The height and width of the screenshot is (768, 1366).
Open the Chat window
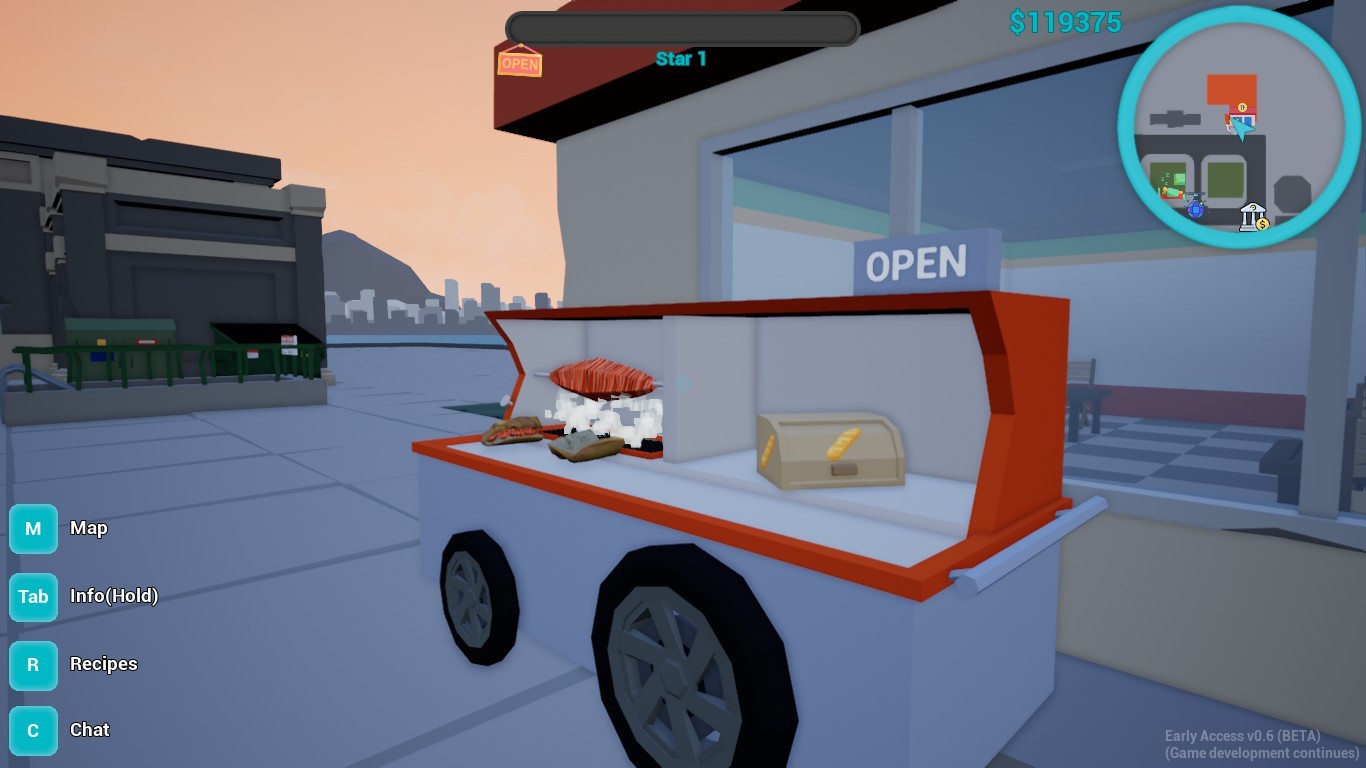[89, 730]
